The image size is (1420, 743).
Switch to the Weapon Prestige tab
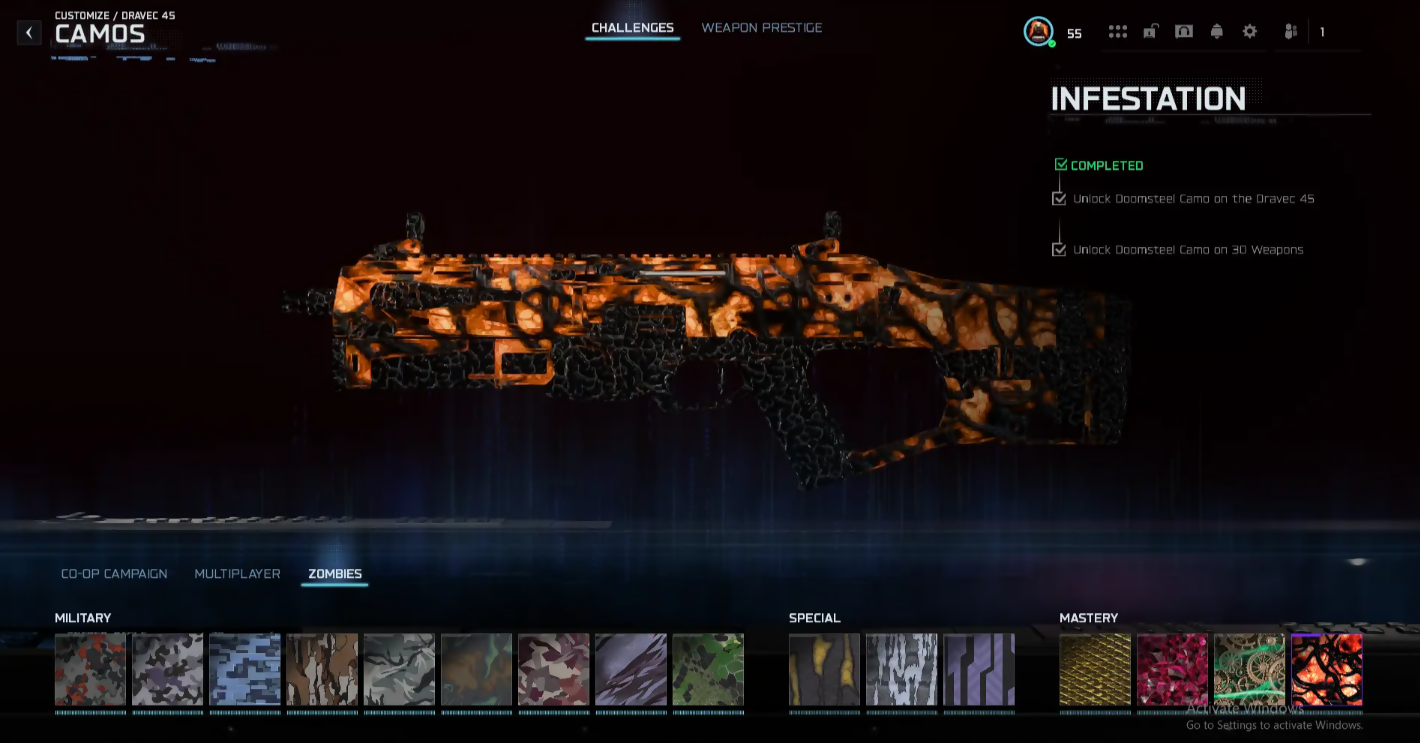click(761, 28)
